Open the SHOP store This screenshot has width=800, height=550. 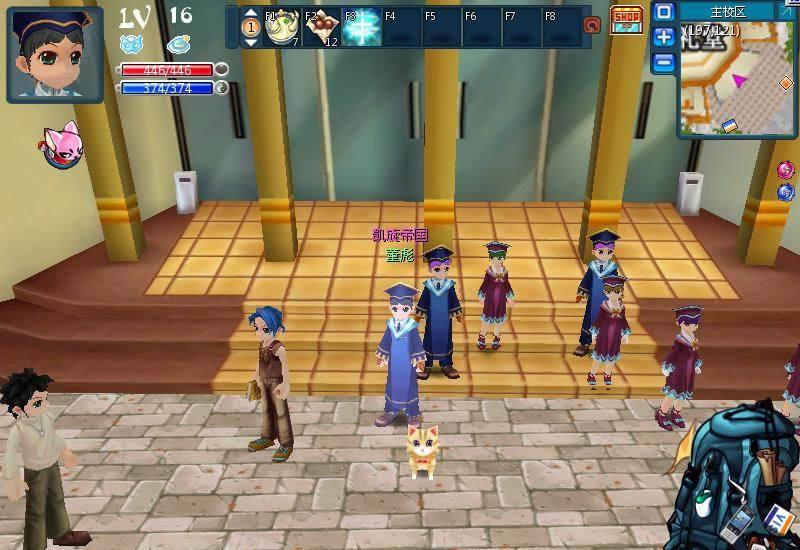click(626, 19)
